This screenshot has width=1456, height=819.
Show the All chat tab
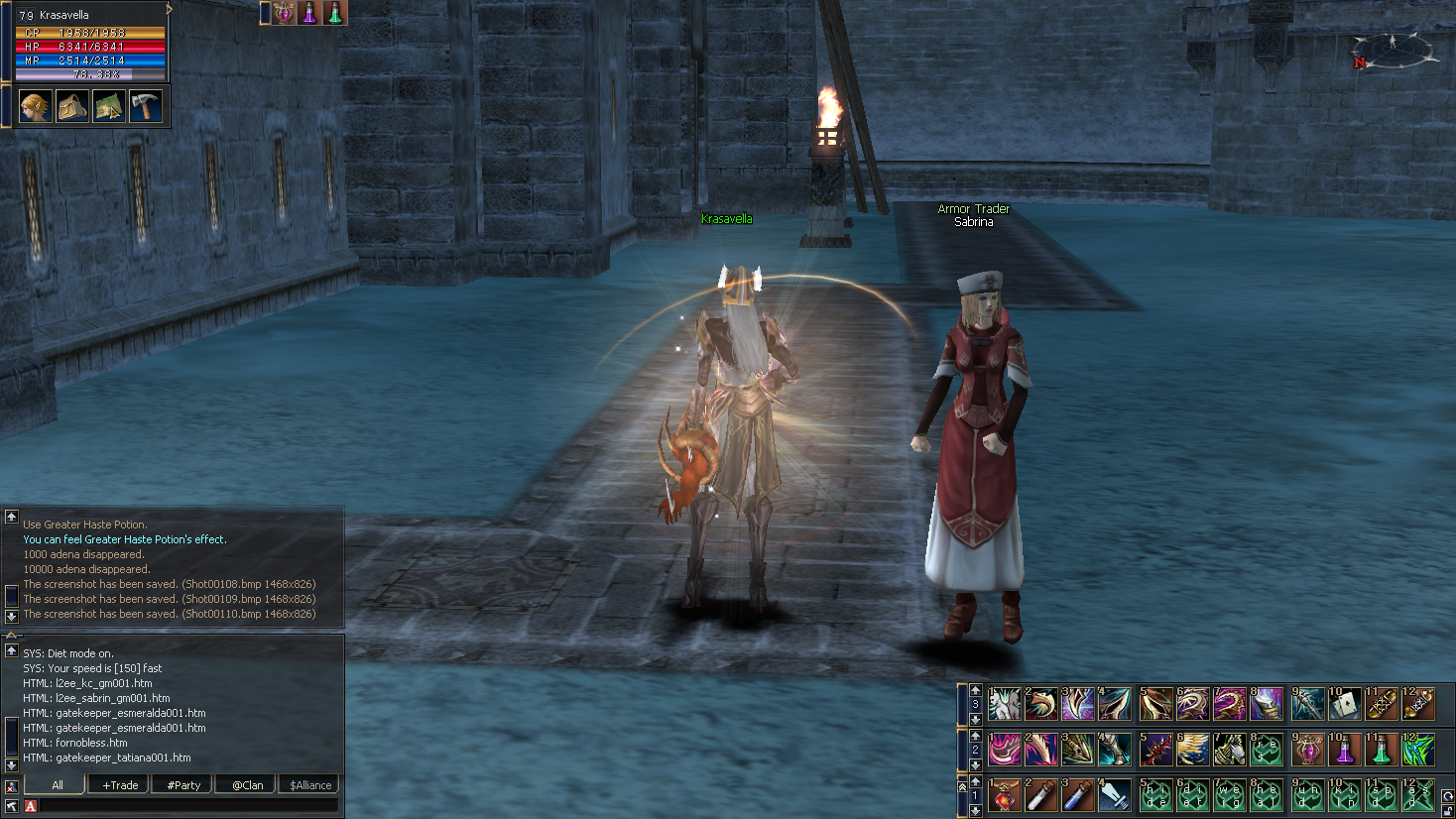pos(58,785)
